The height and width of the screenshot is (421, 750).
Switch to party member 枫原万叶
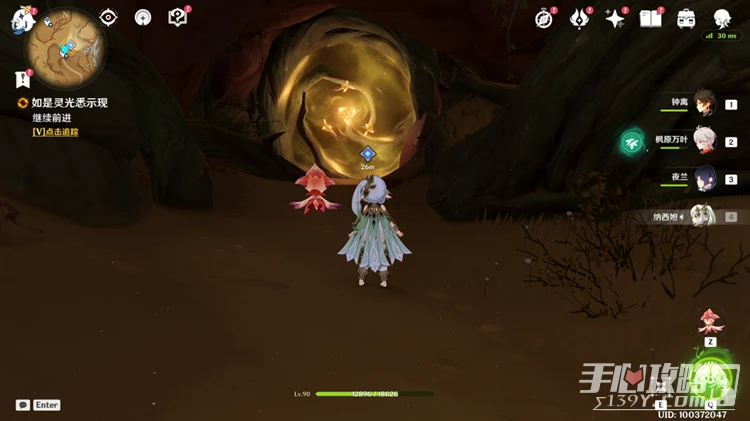[704, 141]
